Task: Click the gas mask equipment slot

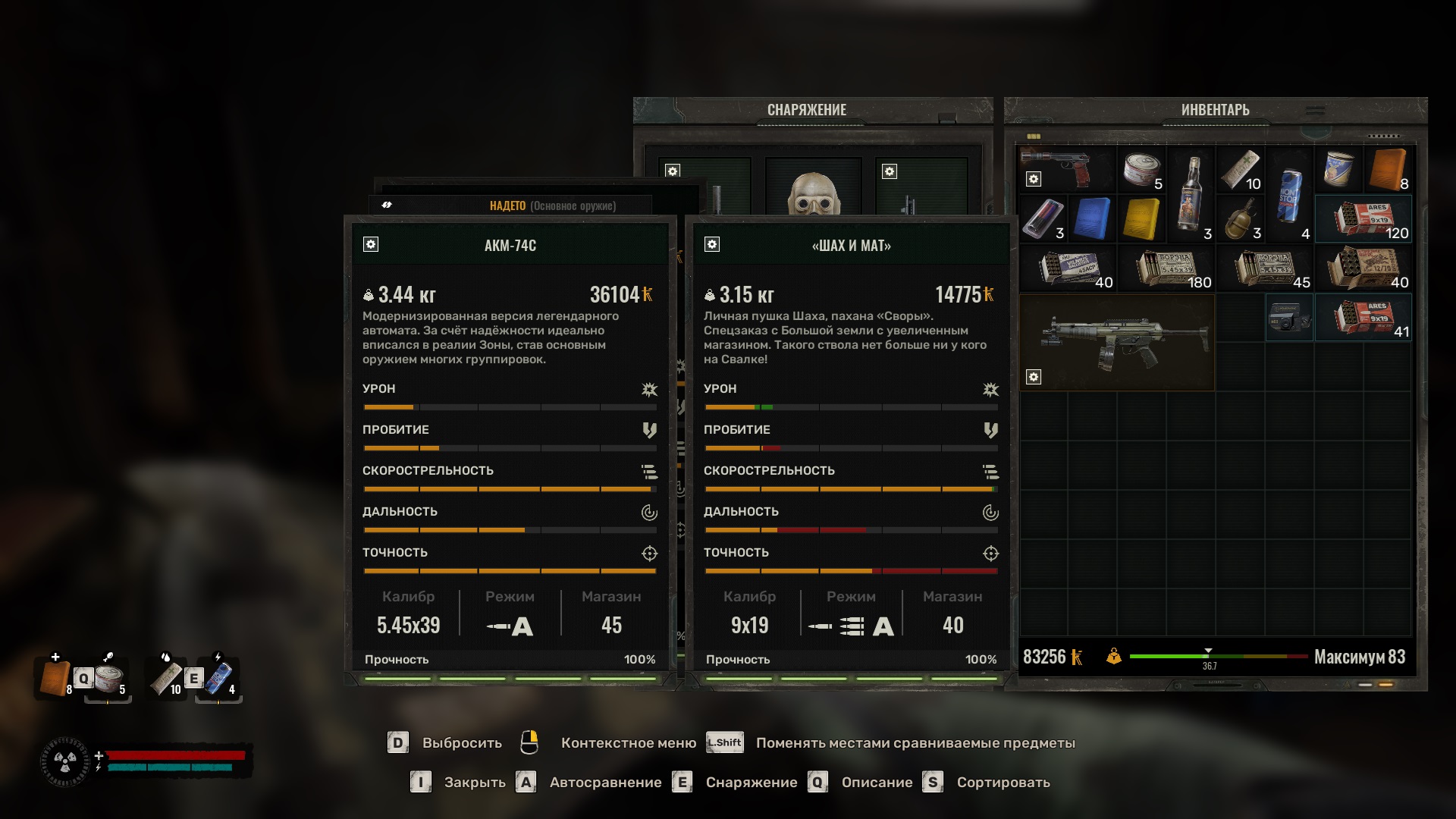Action: 814,190
